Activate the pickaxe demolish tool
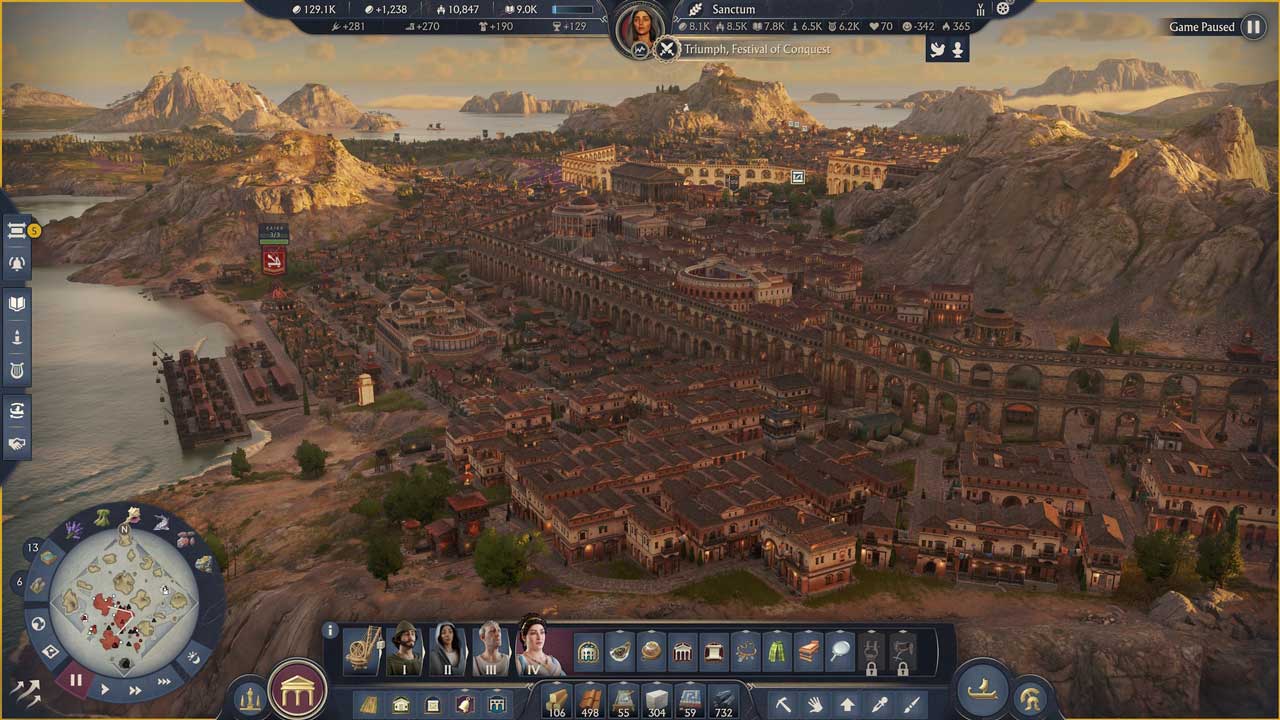Viewport: 1280px width, 720px height. click(783, 704)
